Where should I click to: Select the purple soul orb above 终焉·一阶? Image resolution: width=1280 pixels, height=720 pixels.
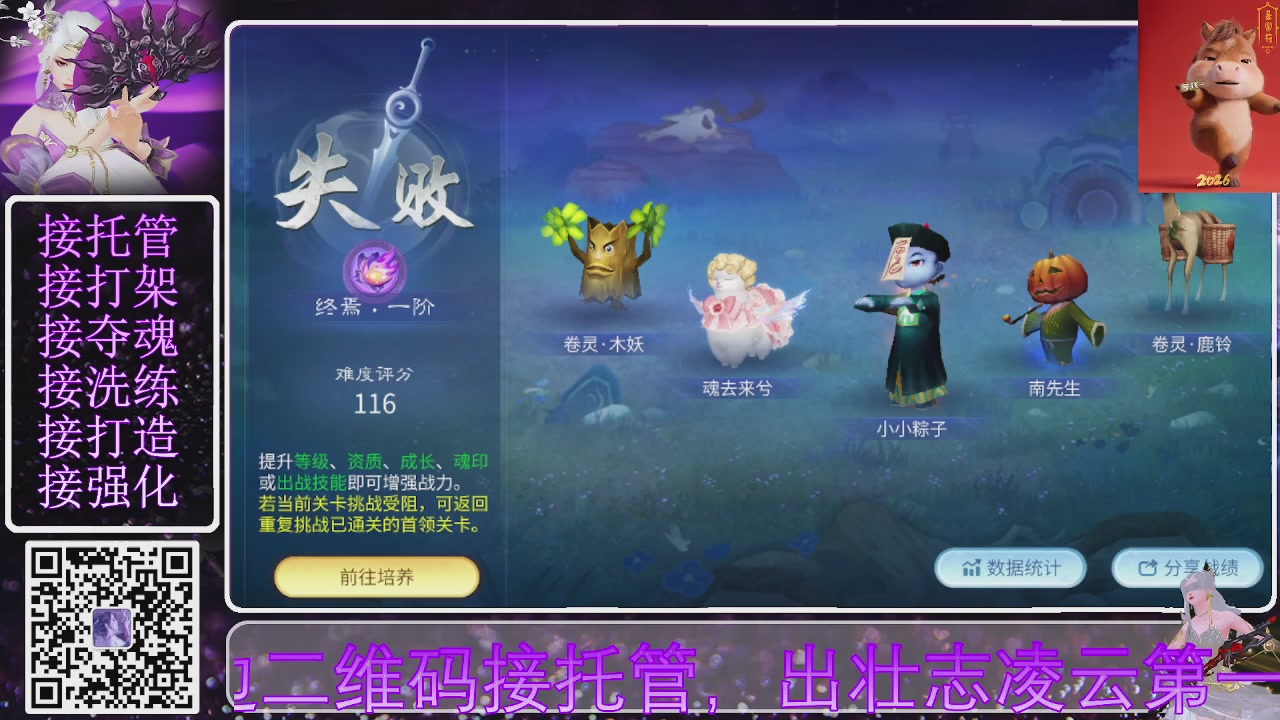tap(375, 270)
